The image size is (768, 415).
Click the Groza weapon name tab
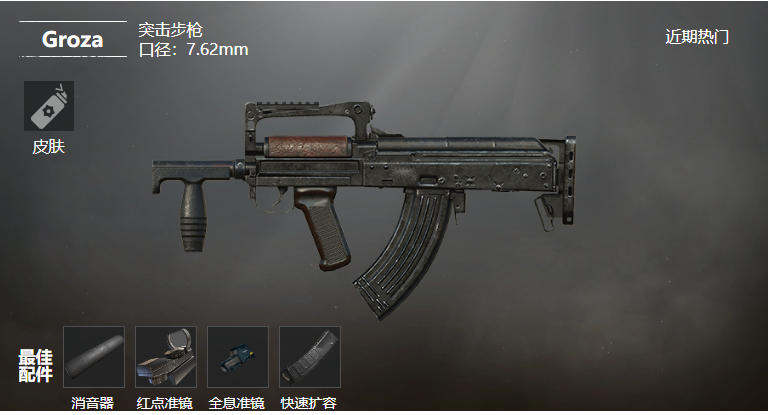[x=72, y=39]
